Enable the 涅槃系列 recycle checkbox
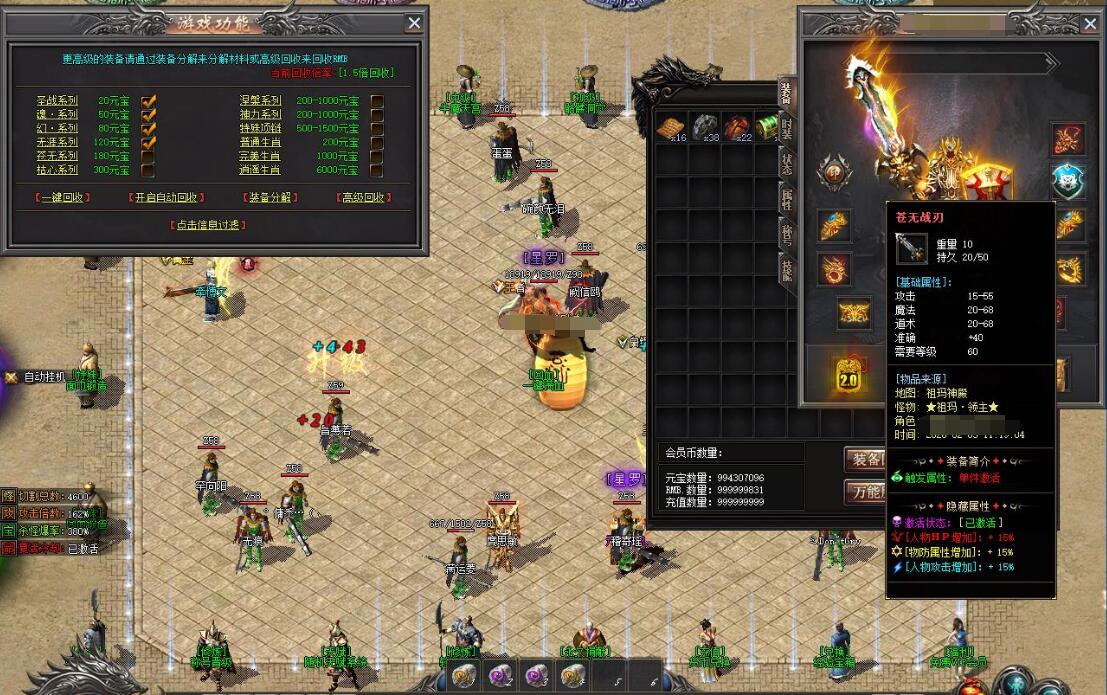The height and width of the screenshot is (695, 1107). [377, 101]
